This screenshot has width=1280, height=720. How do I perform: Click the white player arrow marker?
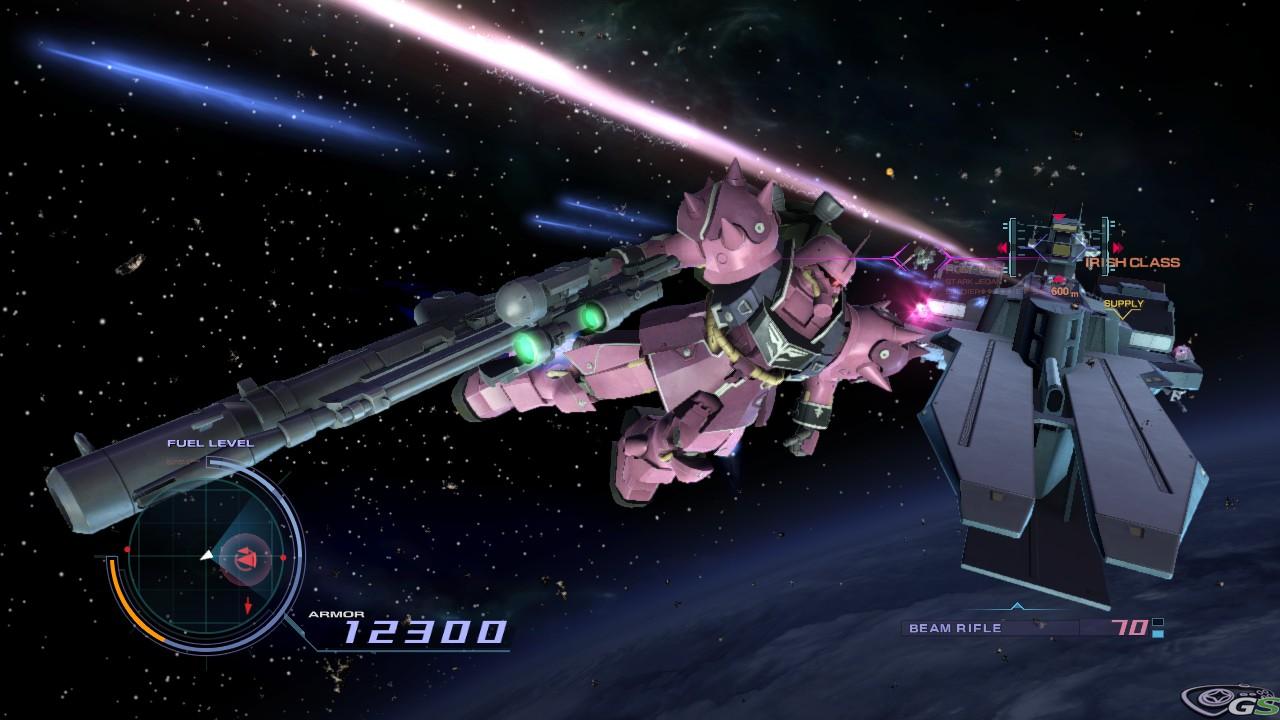point(207,555)
